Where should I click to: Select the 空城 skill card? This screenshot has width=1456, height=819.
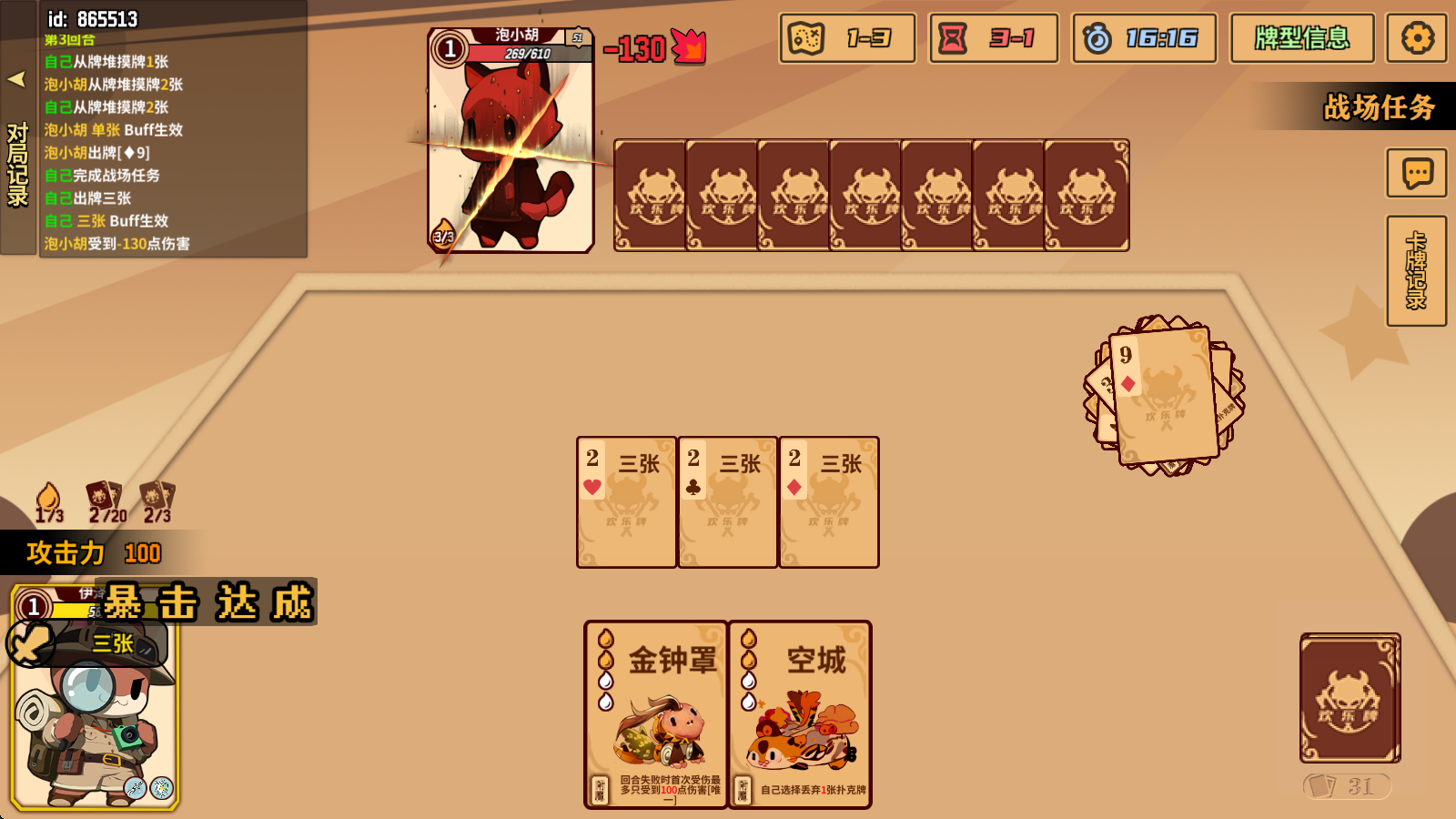tap(800, 714)
